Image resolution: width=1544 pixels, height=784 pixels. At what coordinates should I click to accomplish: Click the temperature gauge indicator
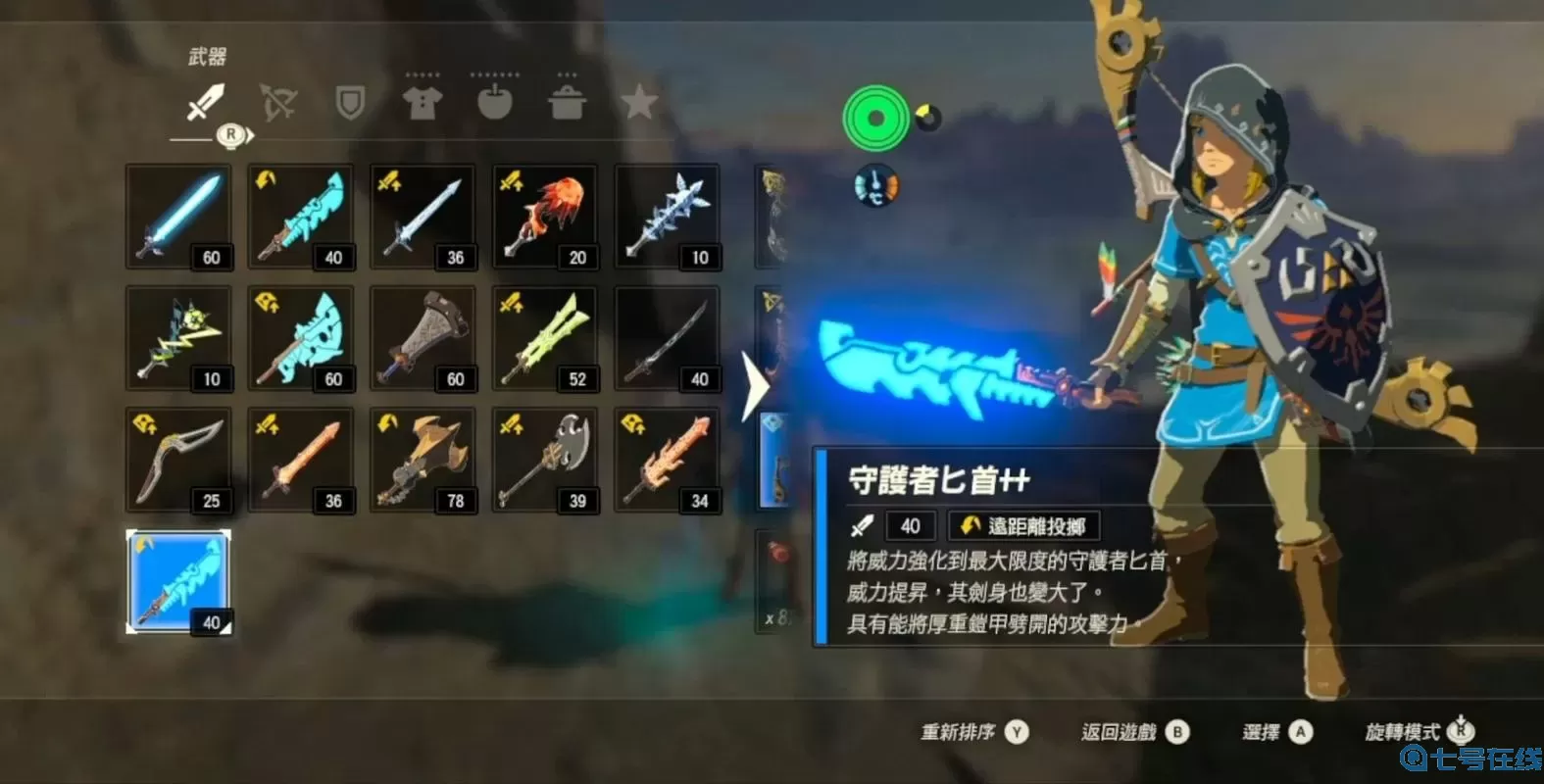(x=875, y=184)
